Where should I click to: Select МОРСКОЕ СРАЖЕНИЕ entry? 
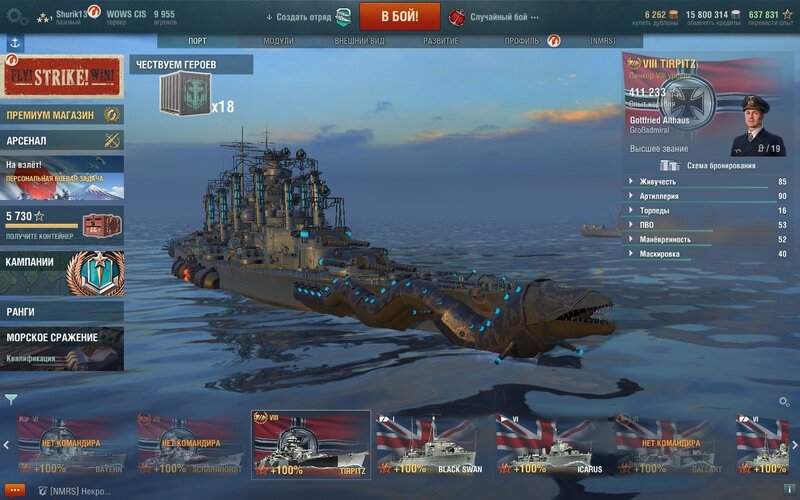tap(62, 343)
